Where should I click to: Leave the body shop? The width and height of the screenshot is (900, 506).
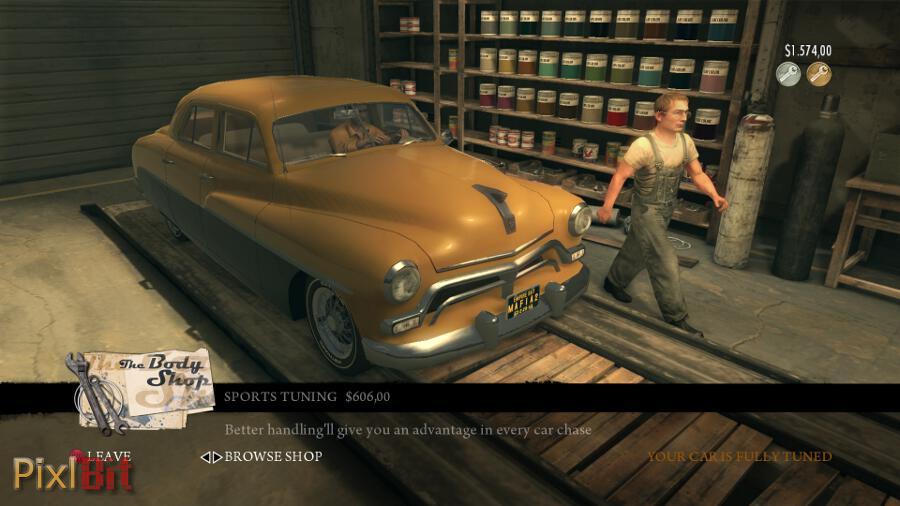click(x=108, y=456)
